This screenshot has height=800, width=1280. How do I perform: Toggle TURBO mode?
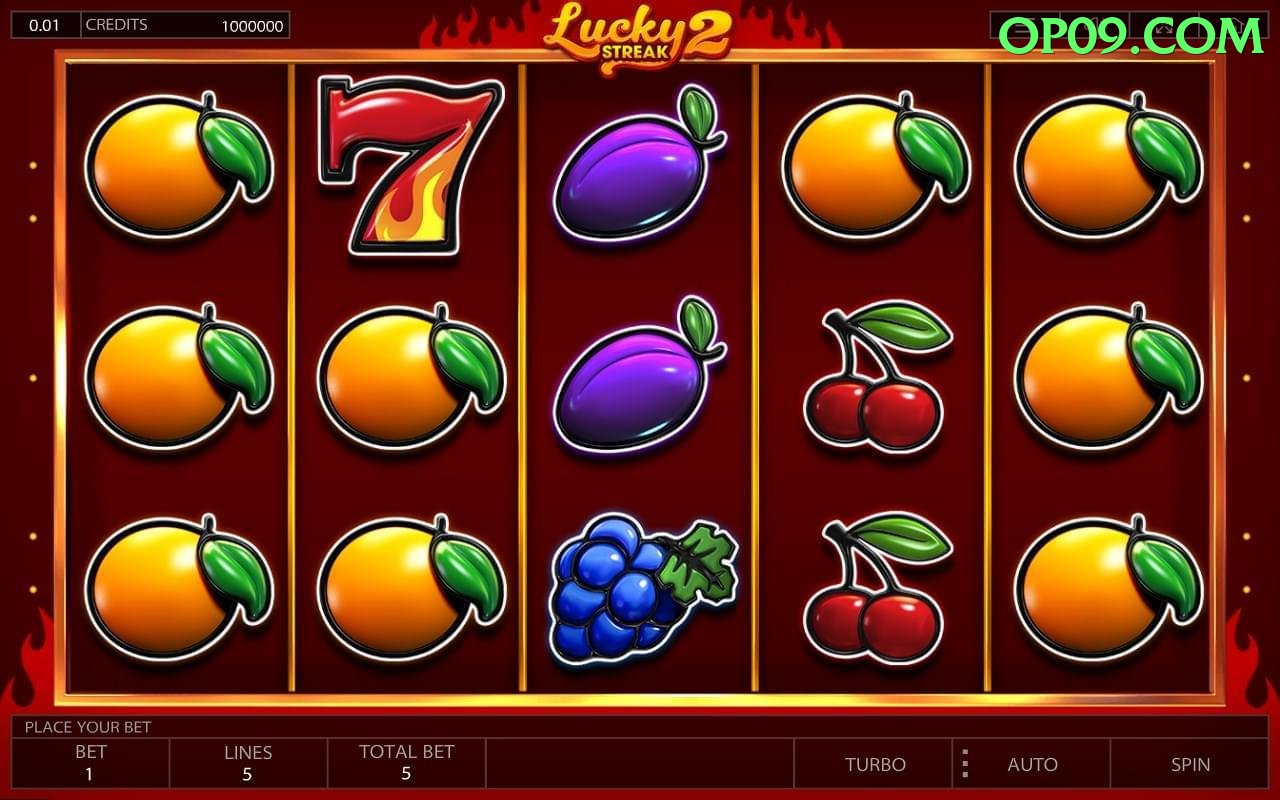click(875, 764)
